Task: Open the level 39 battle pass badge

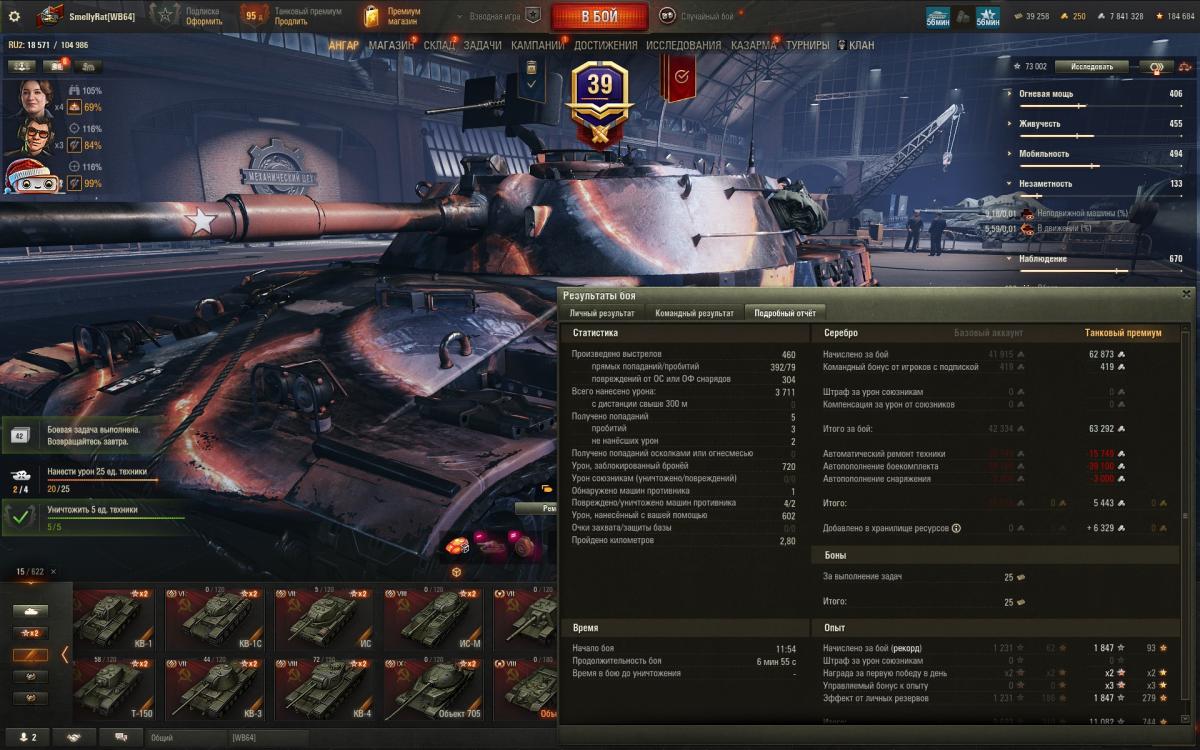Action: point(599,95)
